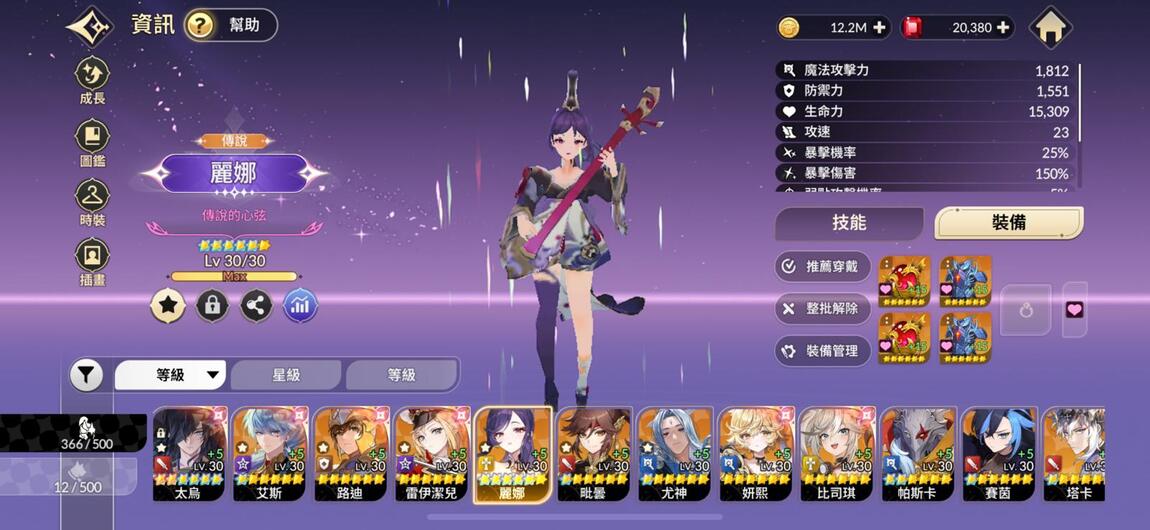Viewport: 1150px width, 530px height.
Task: Select the 裝備 equipment tab
Action: click(x=1008, y=223)
